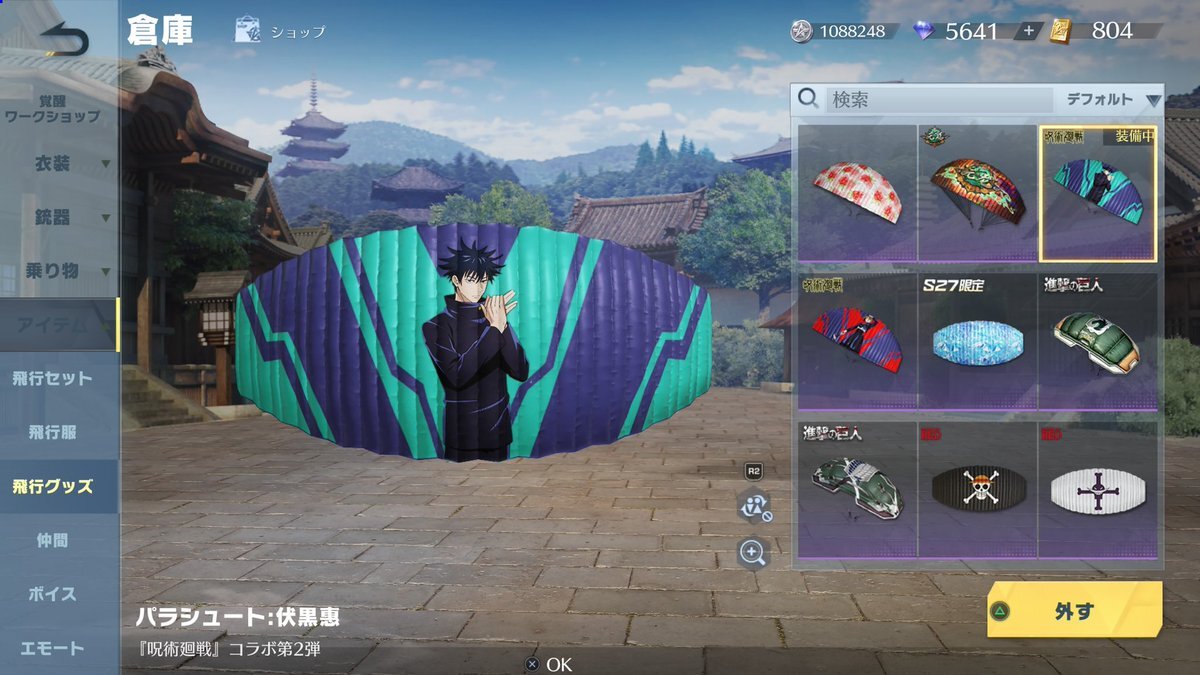Click the 検索 search field
This screenshot has height=675, width=1200.
coord(938,100)
